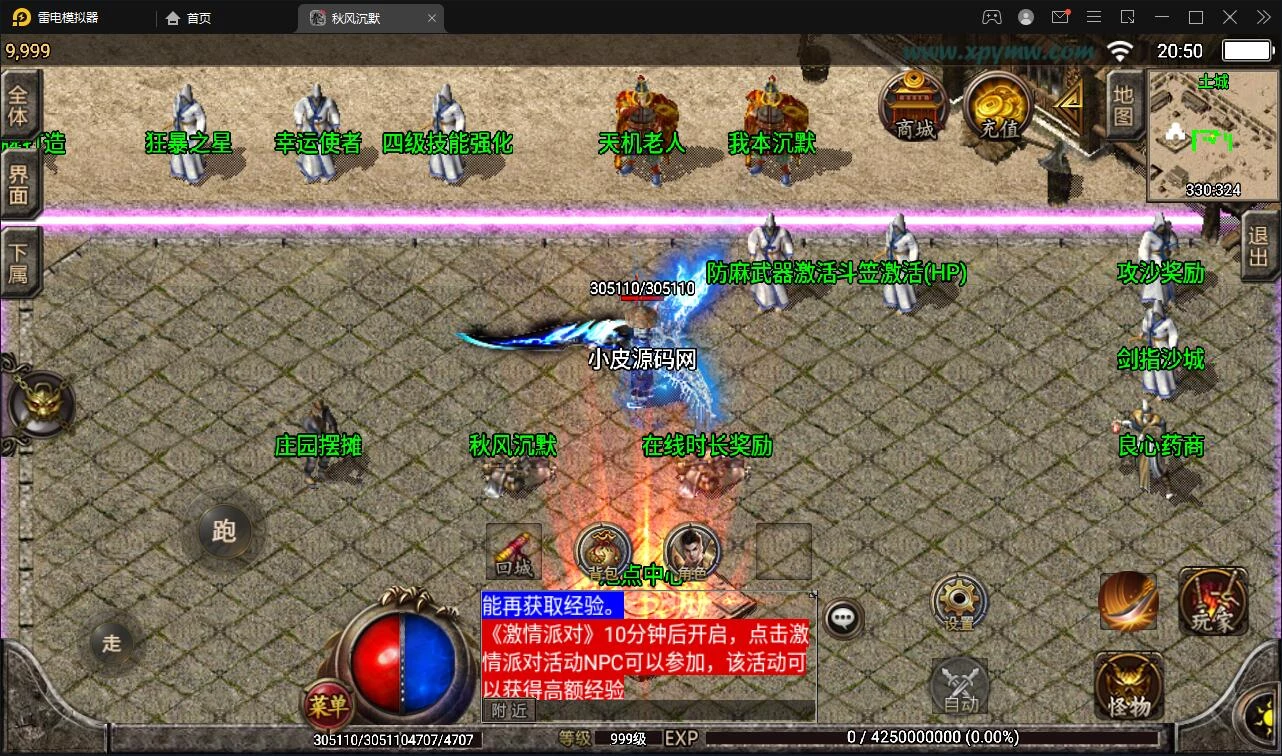Toggle 自动 auto-combat
This screenshot has height=756, width=1282.
(961, 687)
